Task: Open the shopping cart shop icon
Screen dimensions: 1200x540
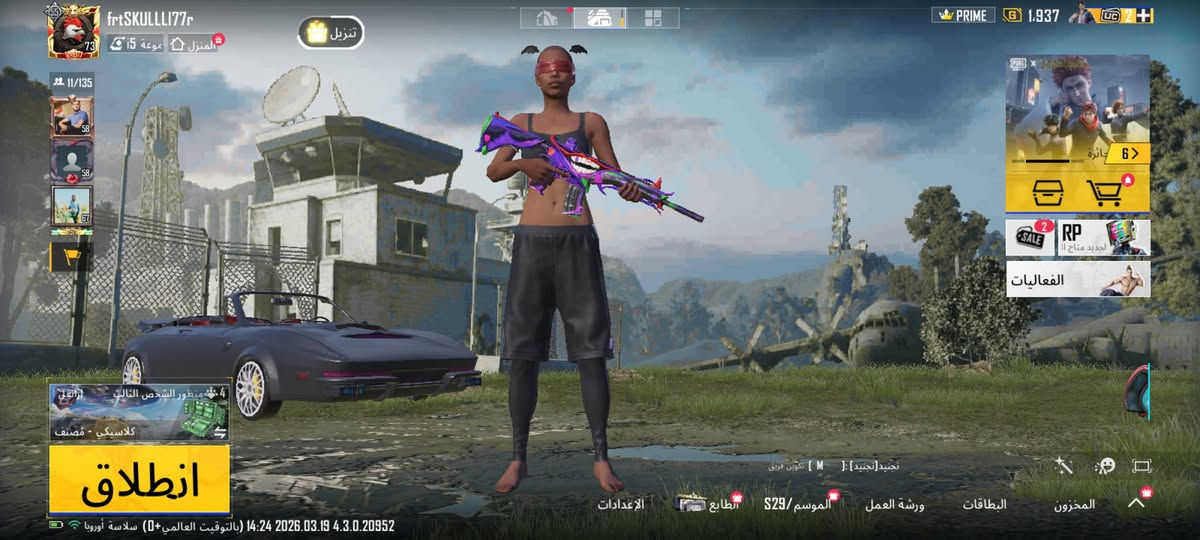Action: pos(1104,192)
